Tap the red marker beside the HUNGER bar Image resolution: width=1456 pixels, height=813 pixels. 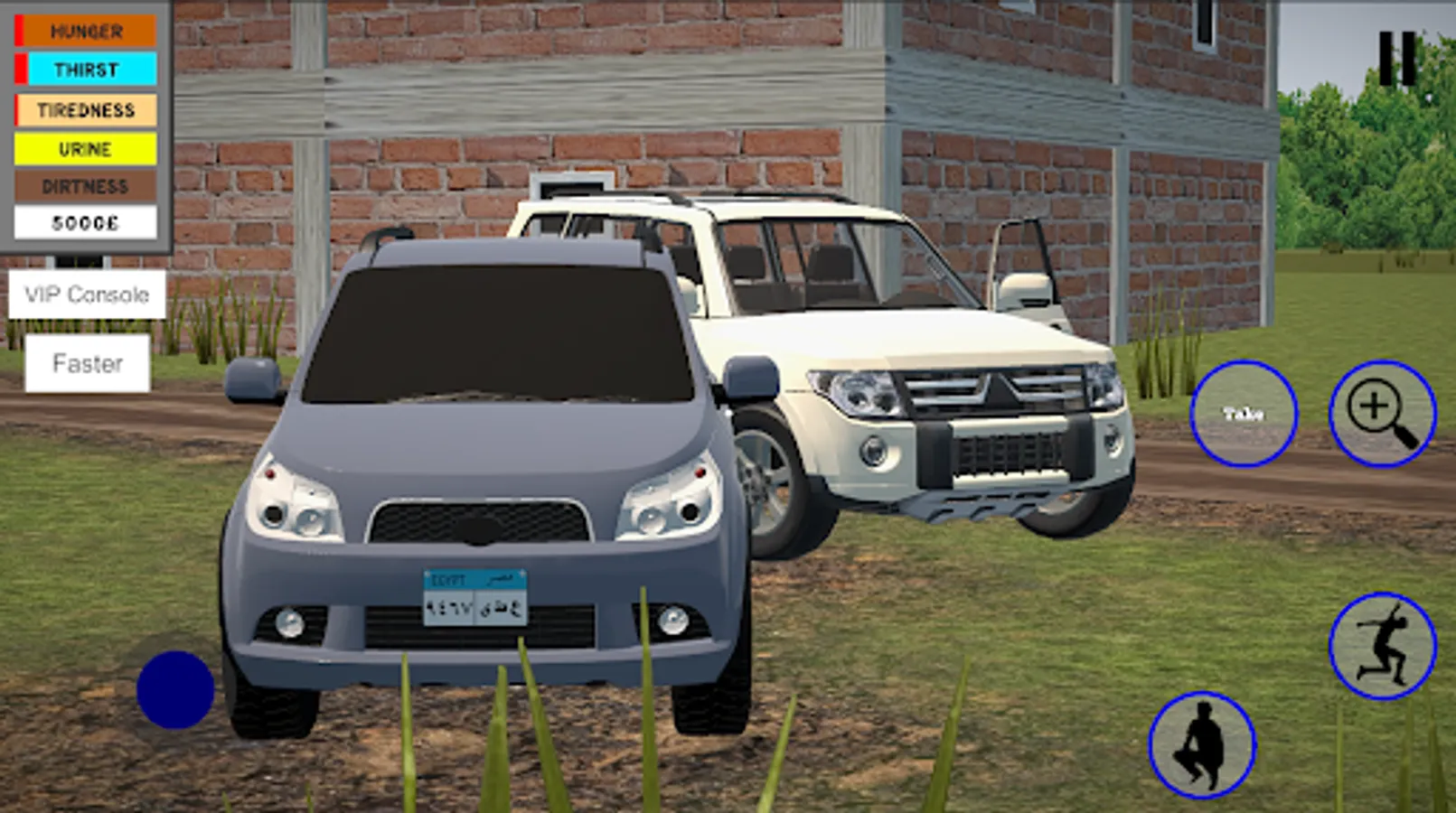click(19, 32)
